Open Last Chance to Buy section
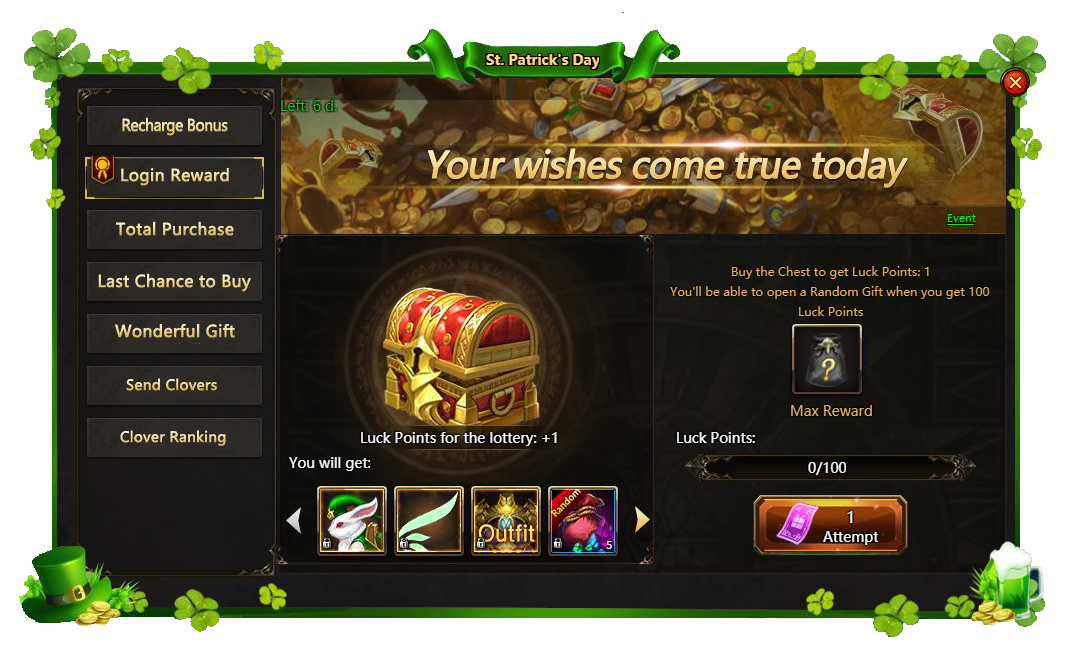Viewport: 1074px width, 657px height. coord(175,281)
